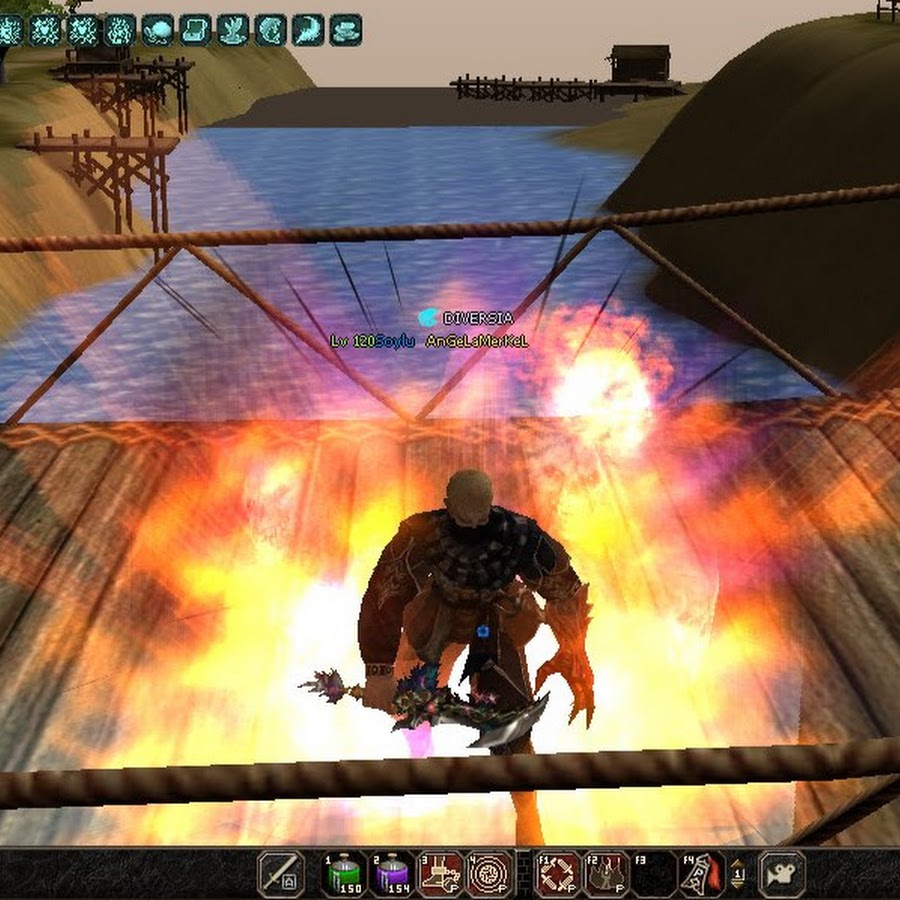The image size is (900, 900).
Task: Activate the boot dash skill in slot 3
Action: (440, 873)
